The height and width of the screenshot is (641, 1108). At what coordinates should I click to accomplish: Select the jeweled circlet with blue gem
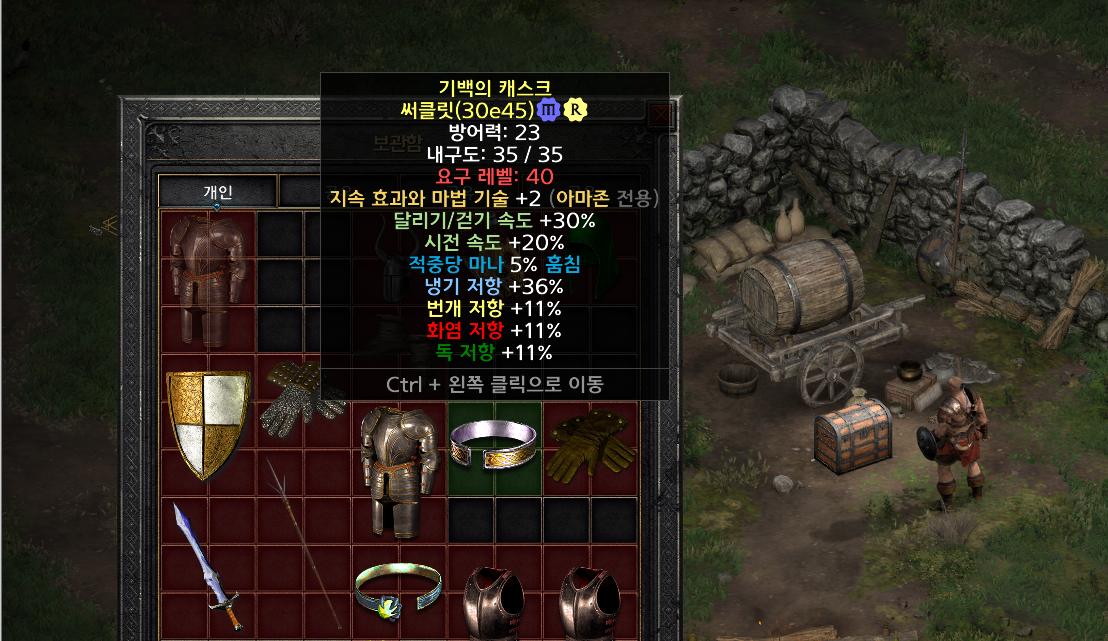coord(398,590)
